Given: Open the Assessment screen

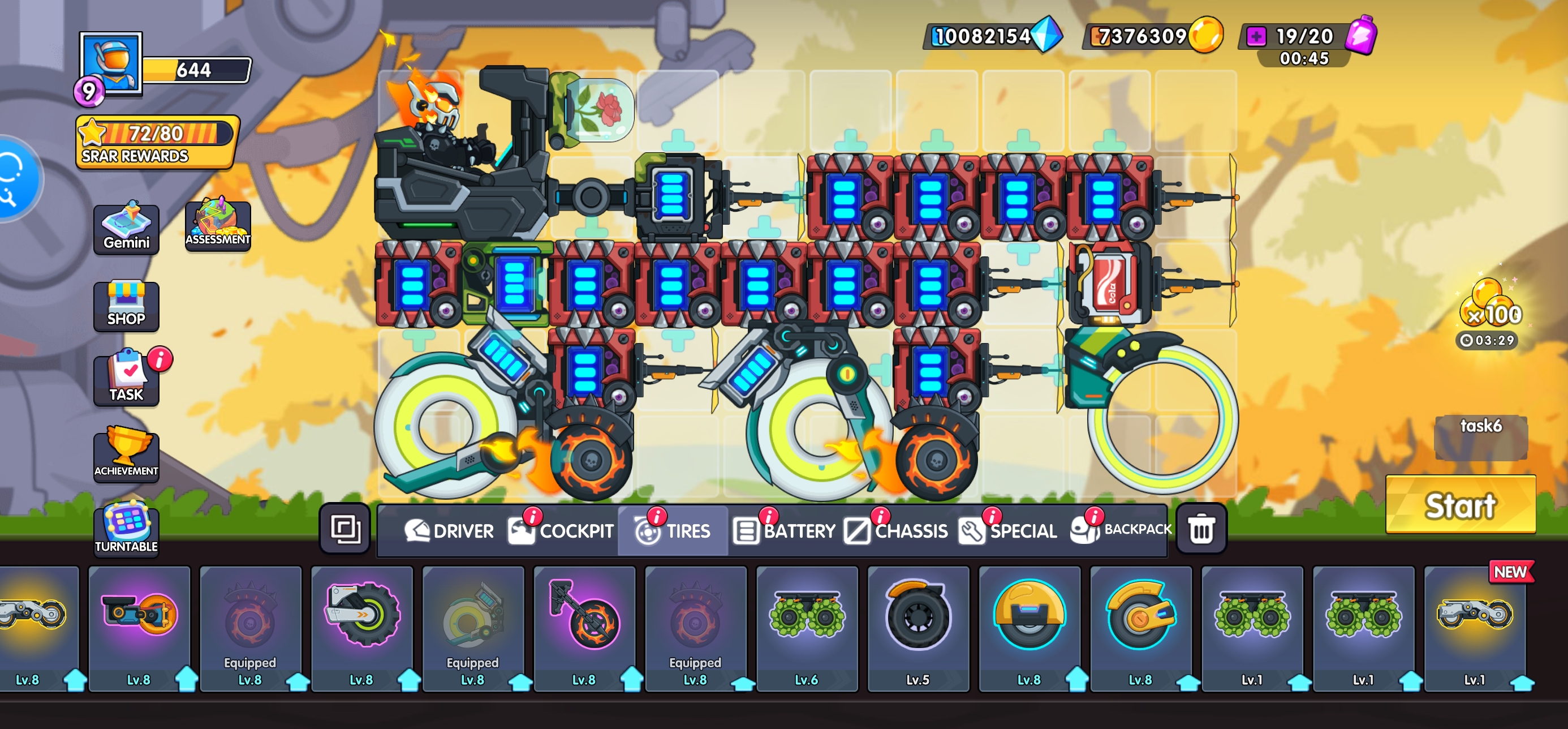Looking at the screenshot, I should click(217, 225).
